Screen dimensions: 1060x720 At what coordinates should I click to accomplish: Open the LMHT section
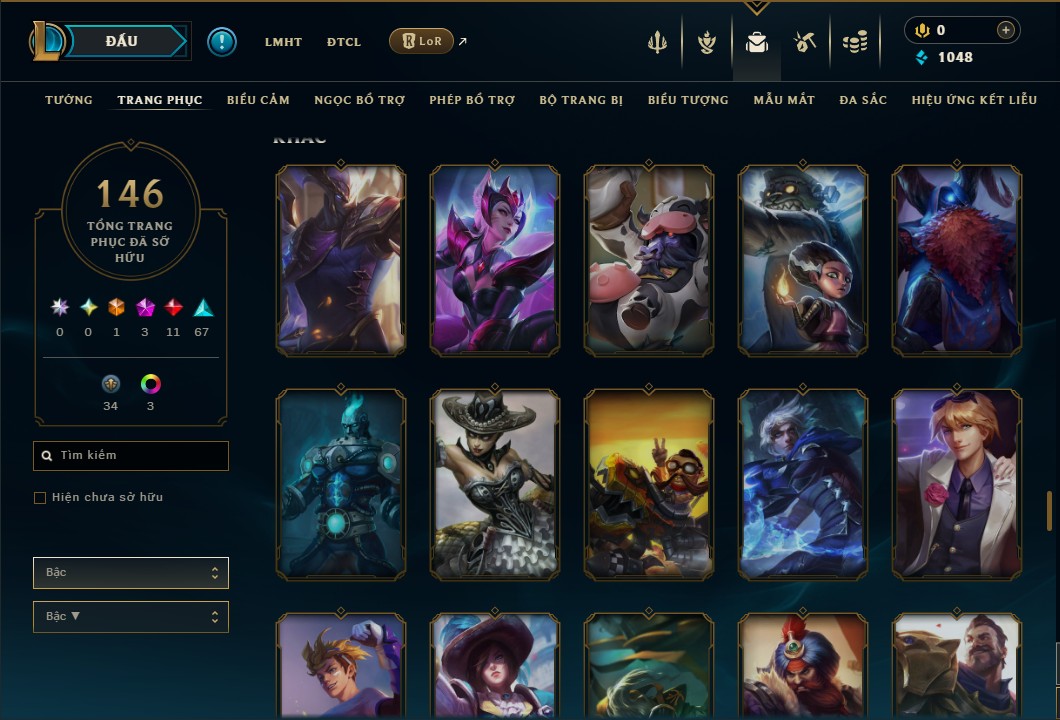click(x=283, y=42)
